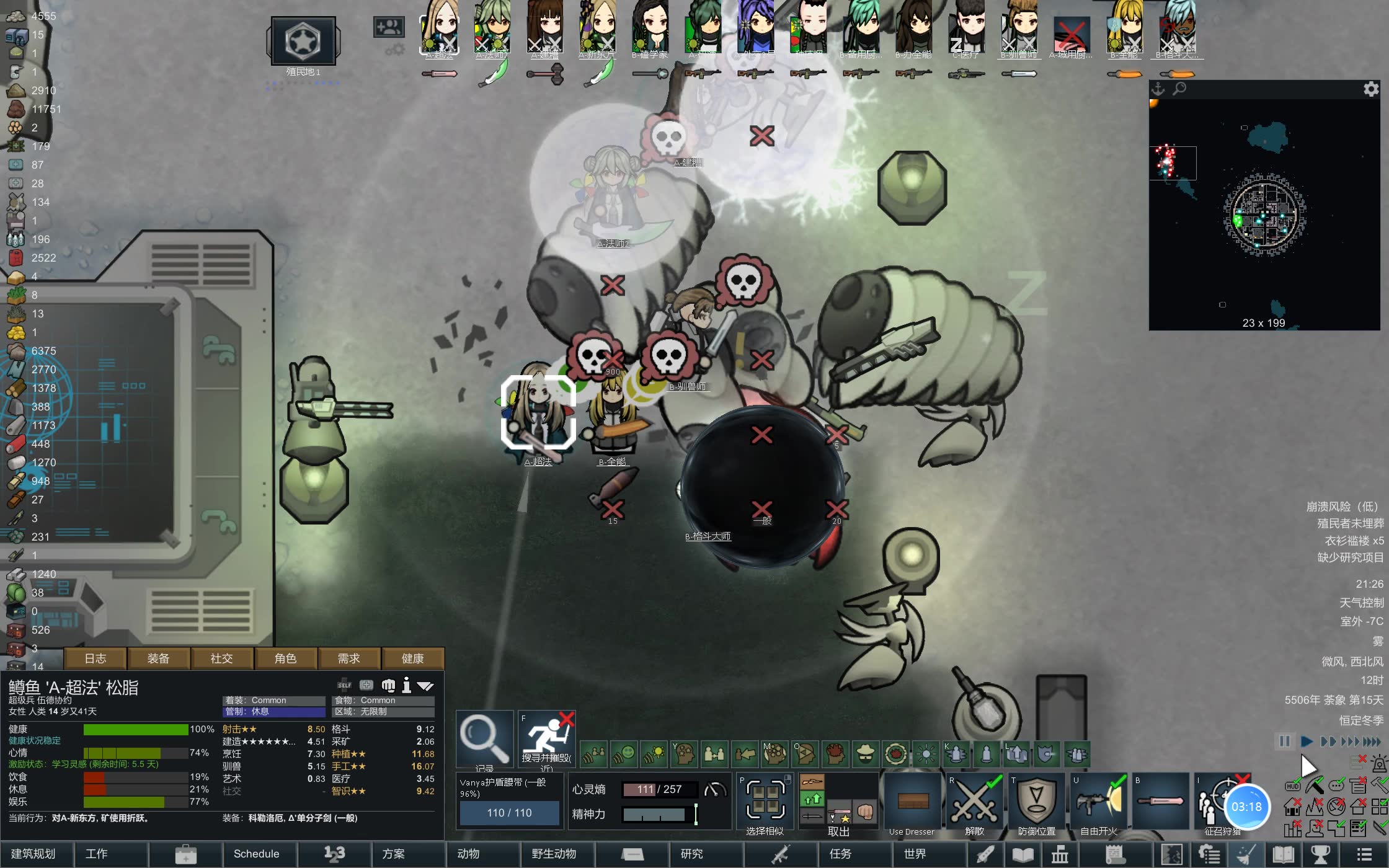View the 殖民者未埋葬 unburied colonist alert
Image resolution: width=1389 pixels, height=868 pixels.
click(x=1350, y=524)
